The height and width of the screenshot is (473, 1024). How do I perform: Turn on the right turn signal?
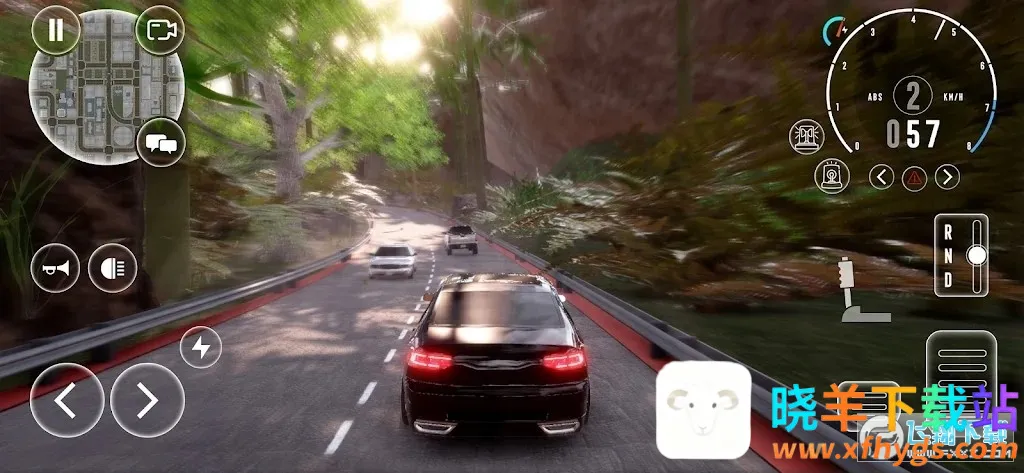[947, 177]
